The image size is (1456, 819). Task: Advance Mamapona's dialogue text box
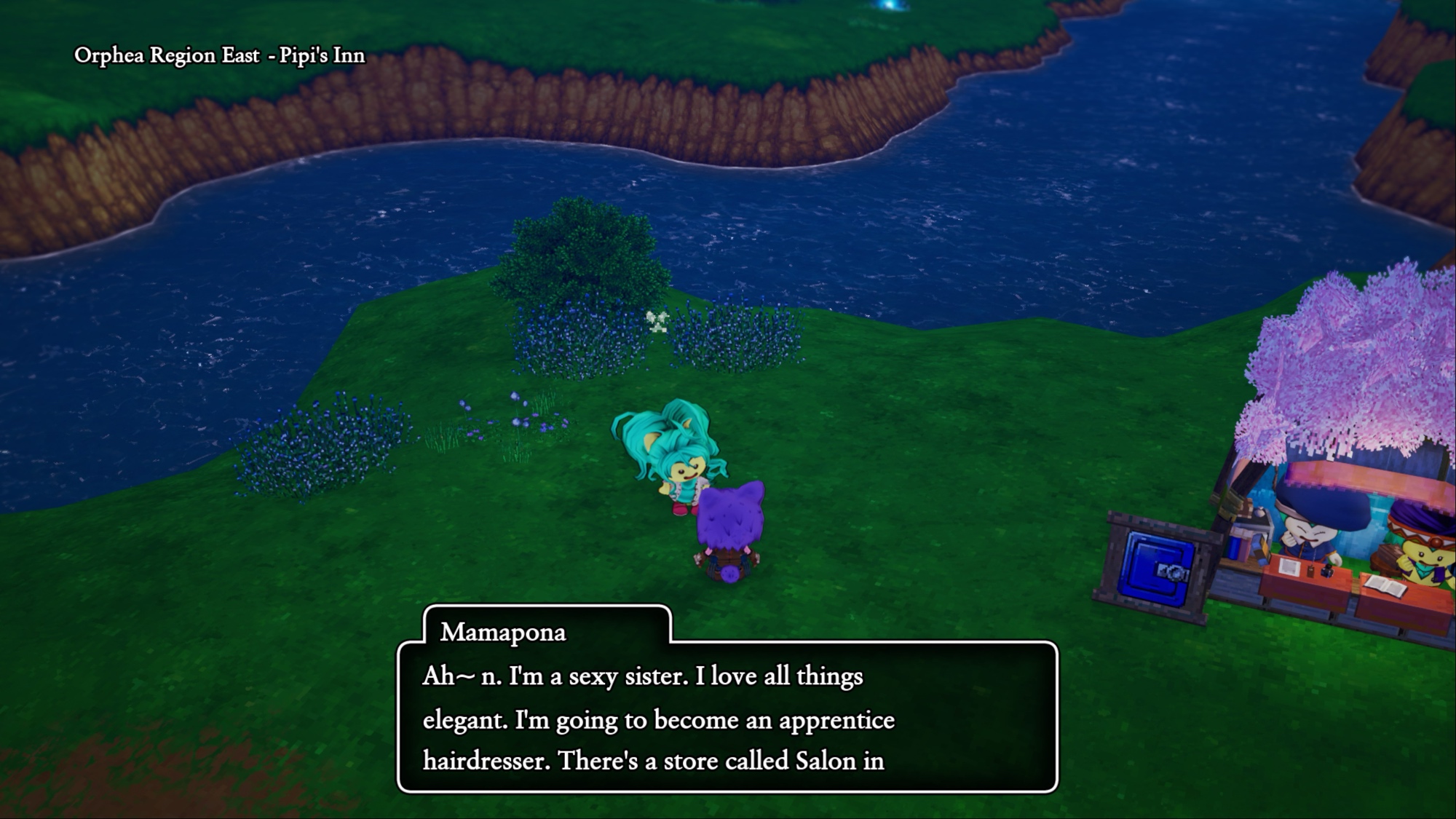coord(727,717)
